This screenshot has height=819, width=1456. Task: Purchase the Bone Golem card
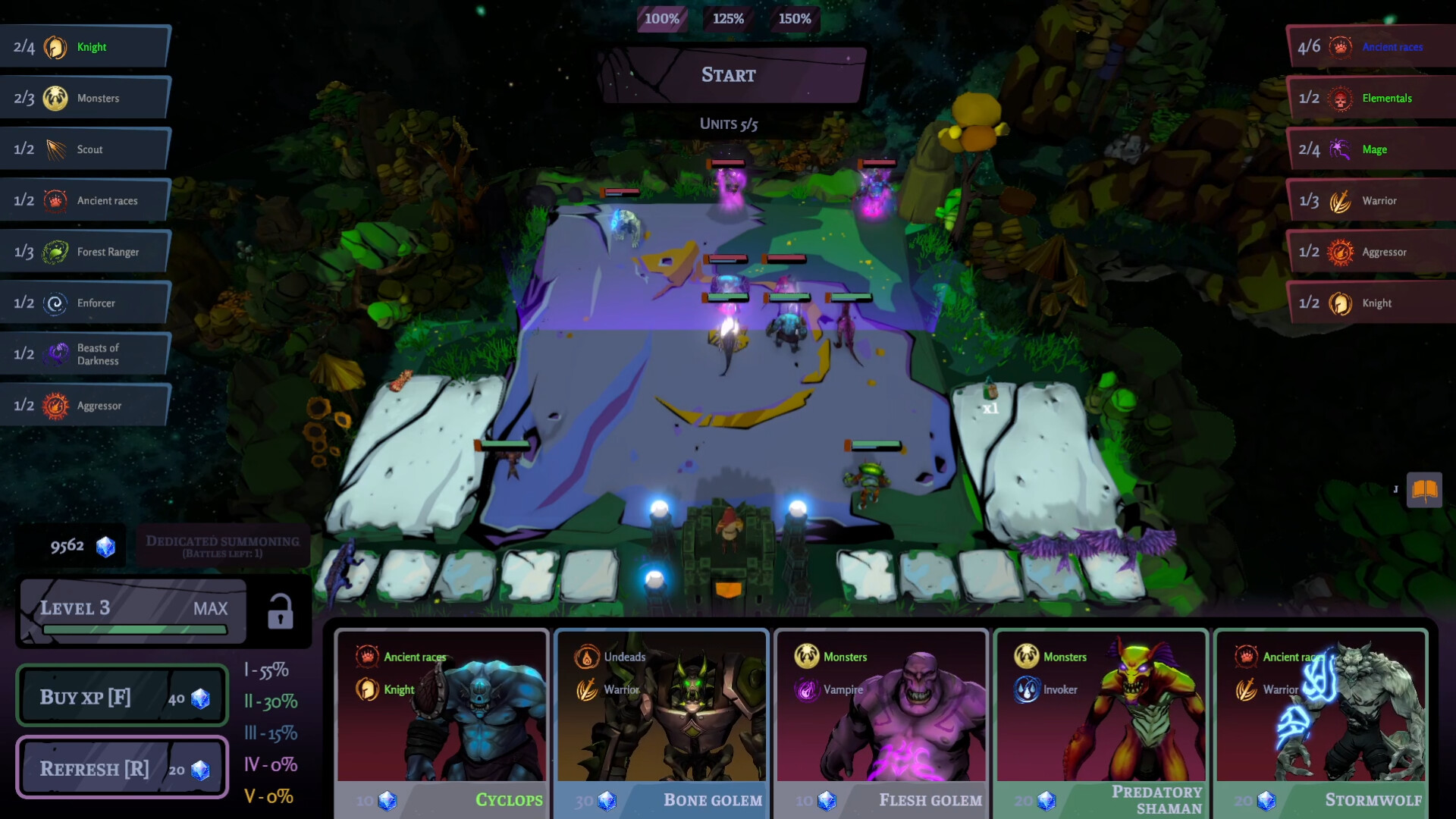click(x=661, y=720)
